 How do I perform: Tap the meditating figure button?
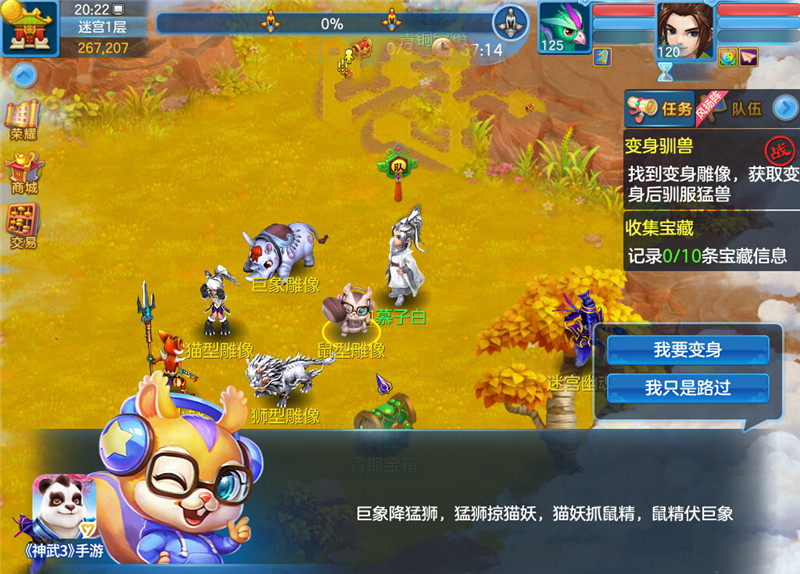tap(511, 23)
